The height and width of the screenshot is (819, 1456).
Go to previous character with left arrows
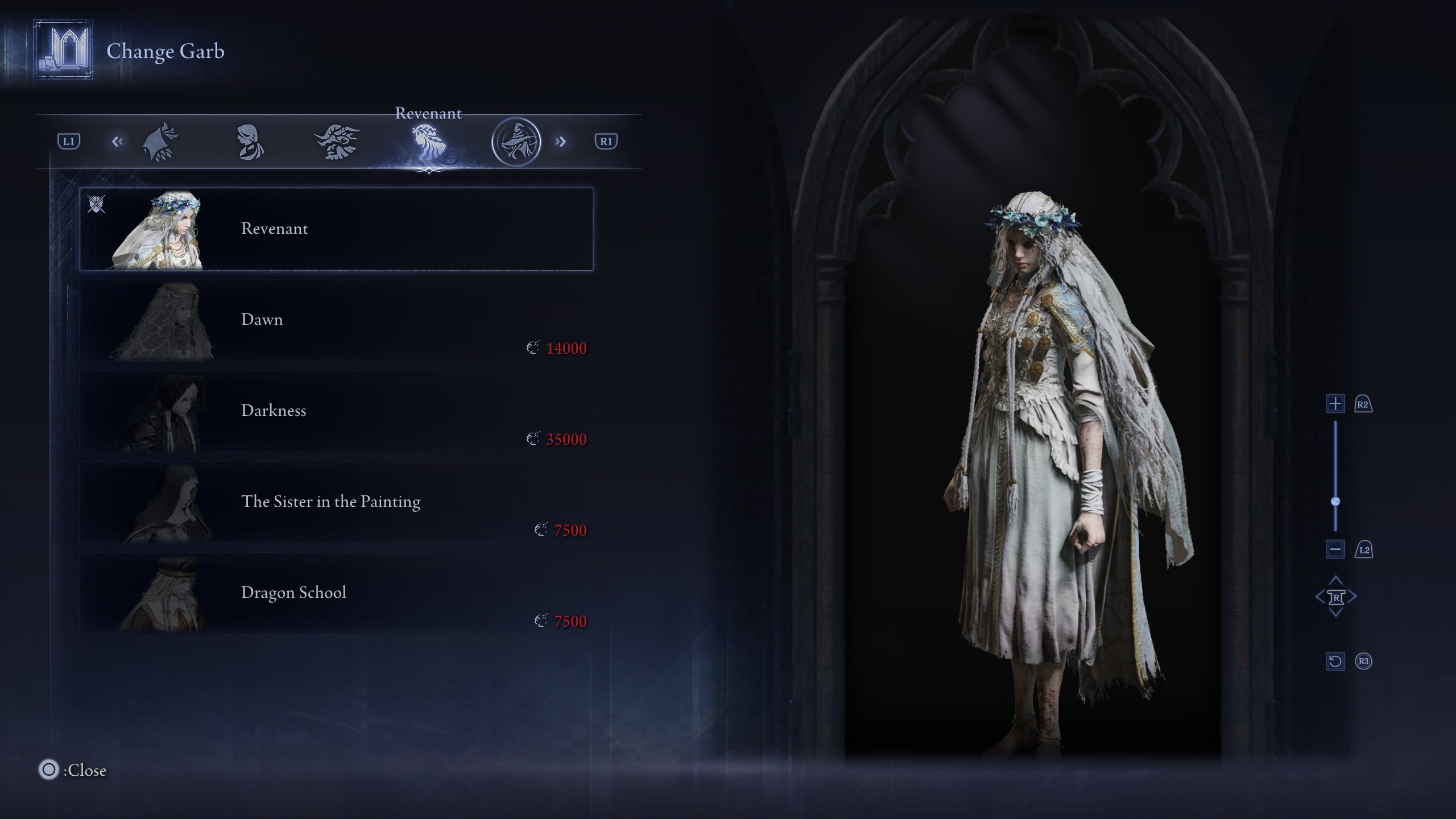point(117,142)
